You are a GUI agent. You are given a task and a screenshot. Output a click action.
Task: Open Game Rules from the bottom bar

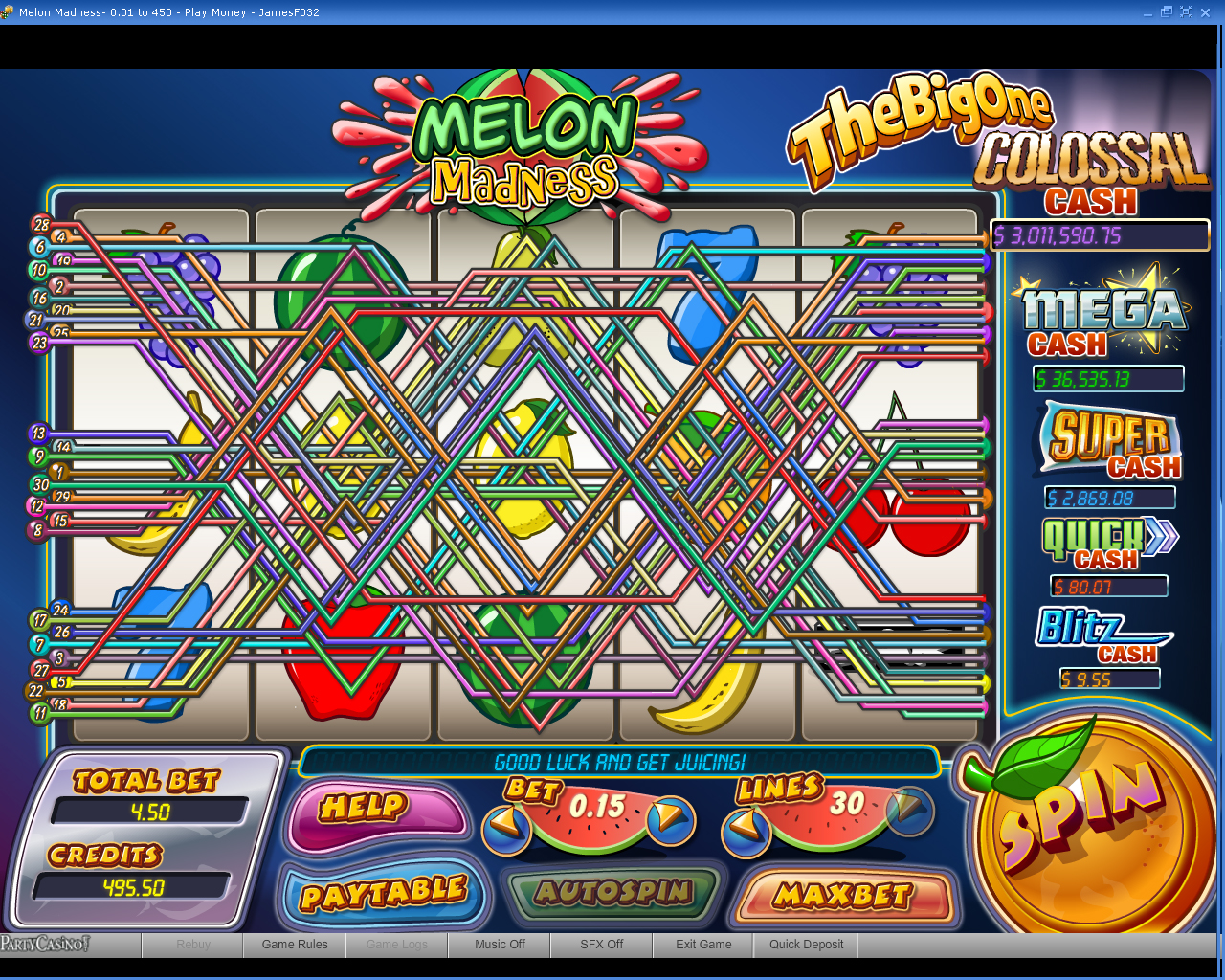coord(295,945)
